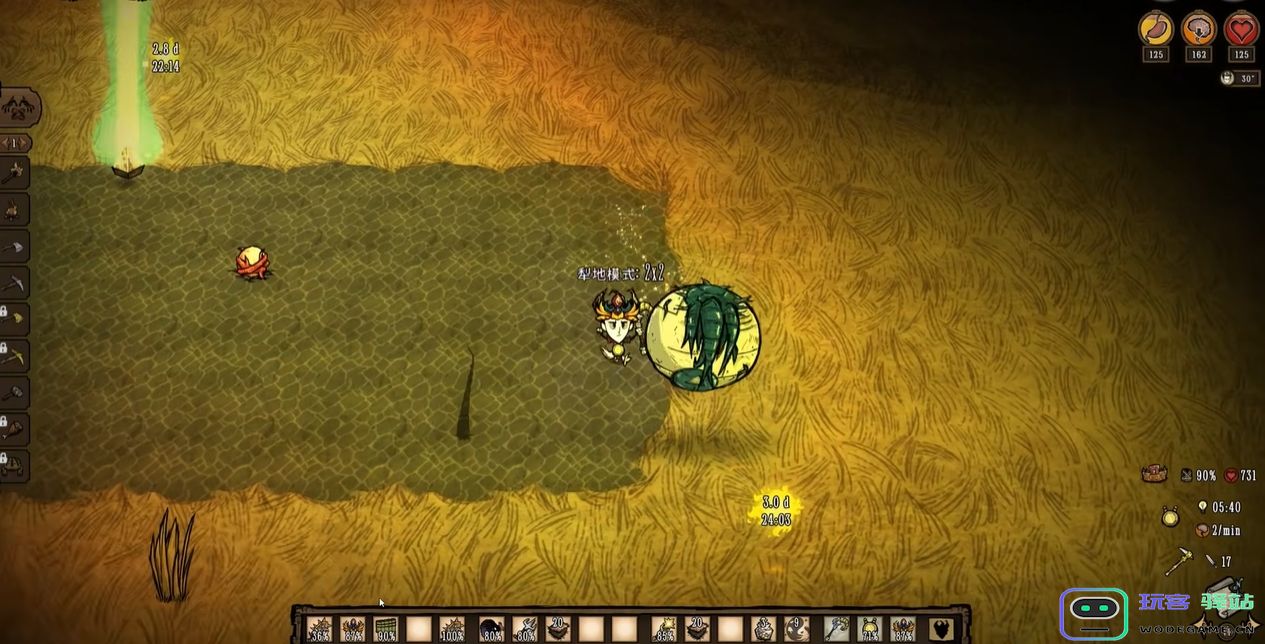This screenshot has height=644, width=1265.
Task: Open the crafting menu paw button
Action: click(x=20, y=107)
